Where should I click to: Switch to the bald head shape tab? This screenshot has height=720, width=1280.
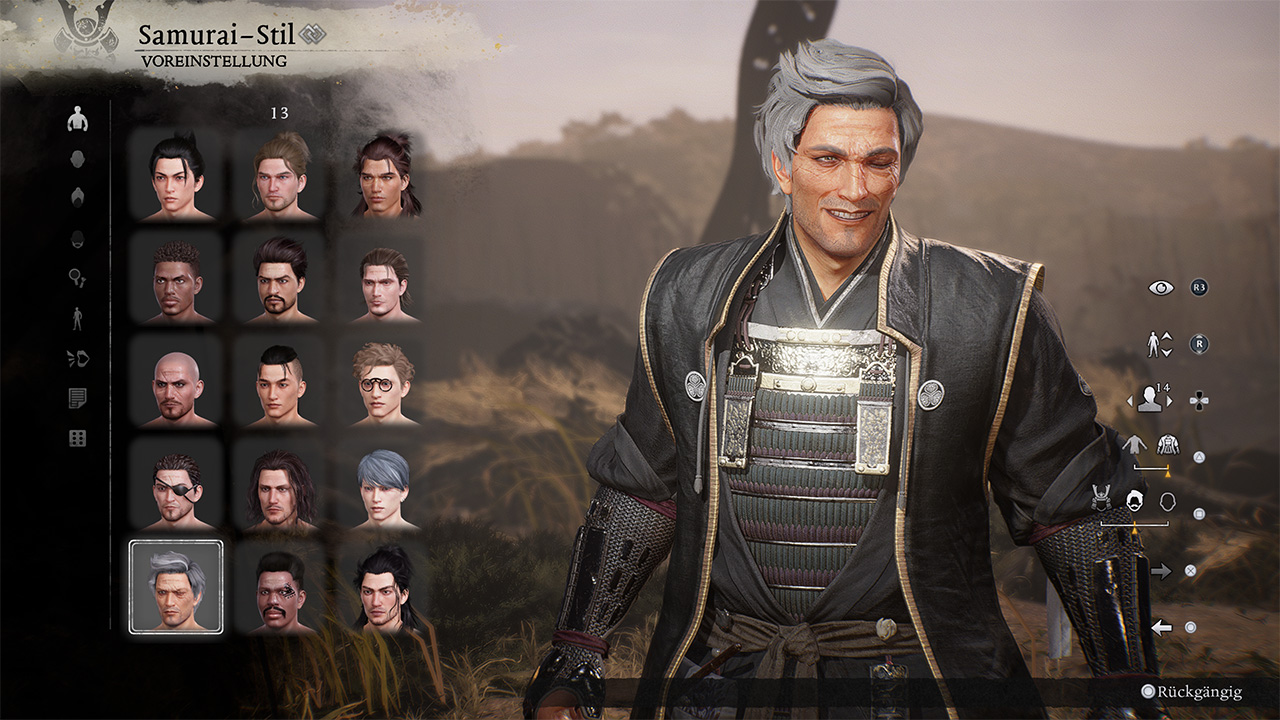(x=77, y=159)
